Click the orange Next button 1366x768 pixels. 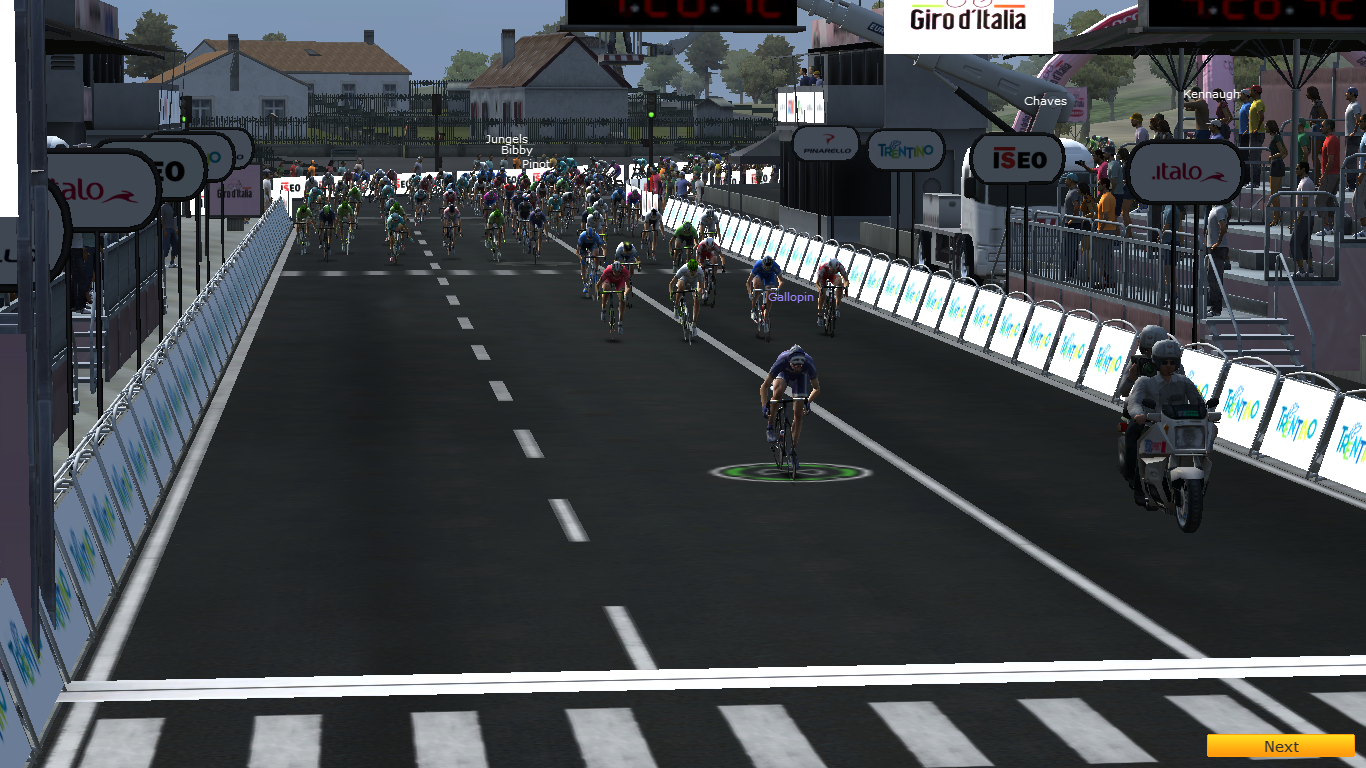(1280, 746)
